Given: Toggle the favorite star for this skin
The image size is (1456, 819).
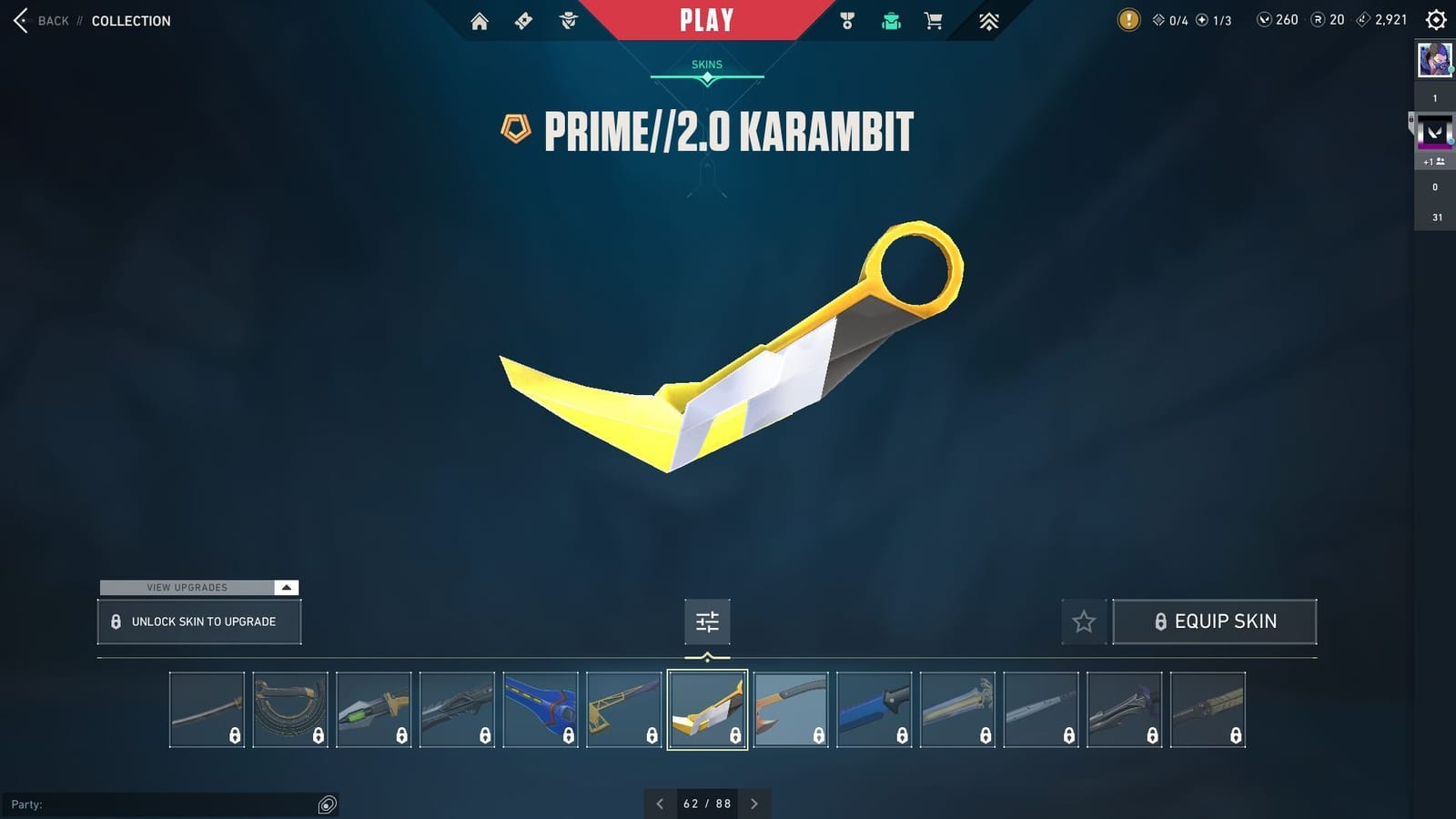Looking at the screenshot, I should pos(1084,622).
